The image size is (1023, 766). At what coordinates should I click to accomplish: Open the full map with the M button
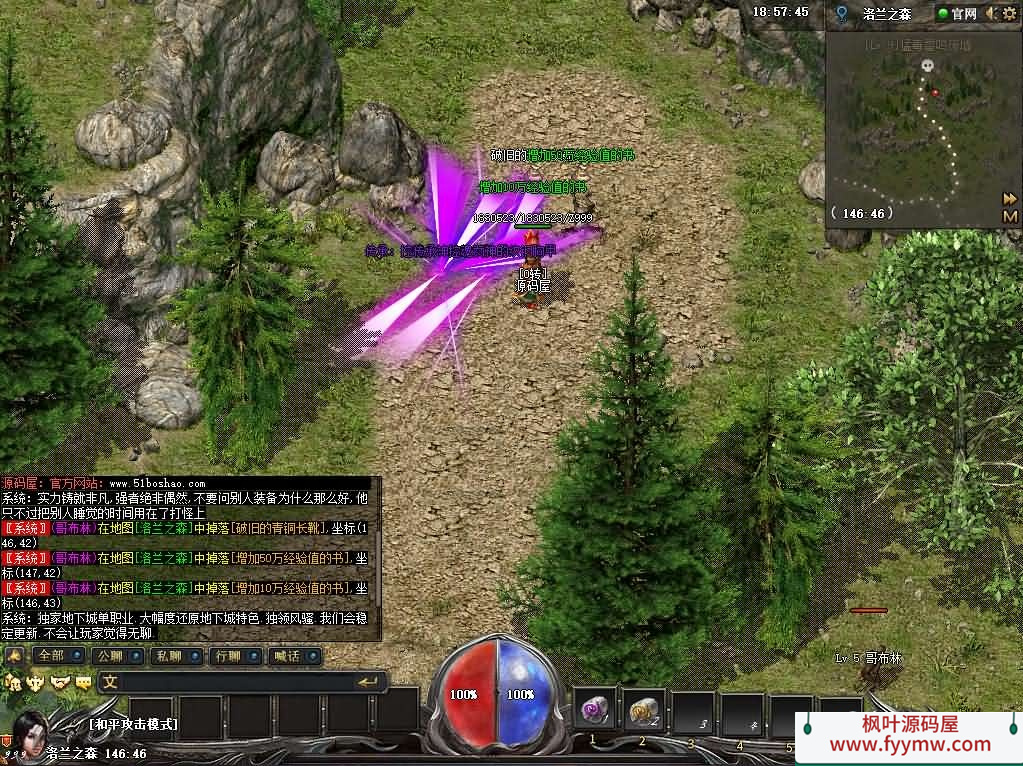click(1010, 216)
